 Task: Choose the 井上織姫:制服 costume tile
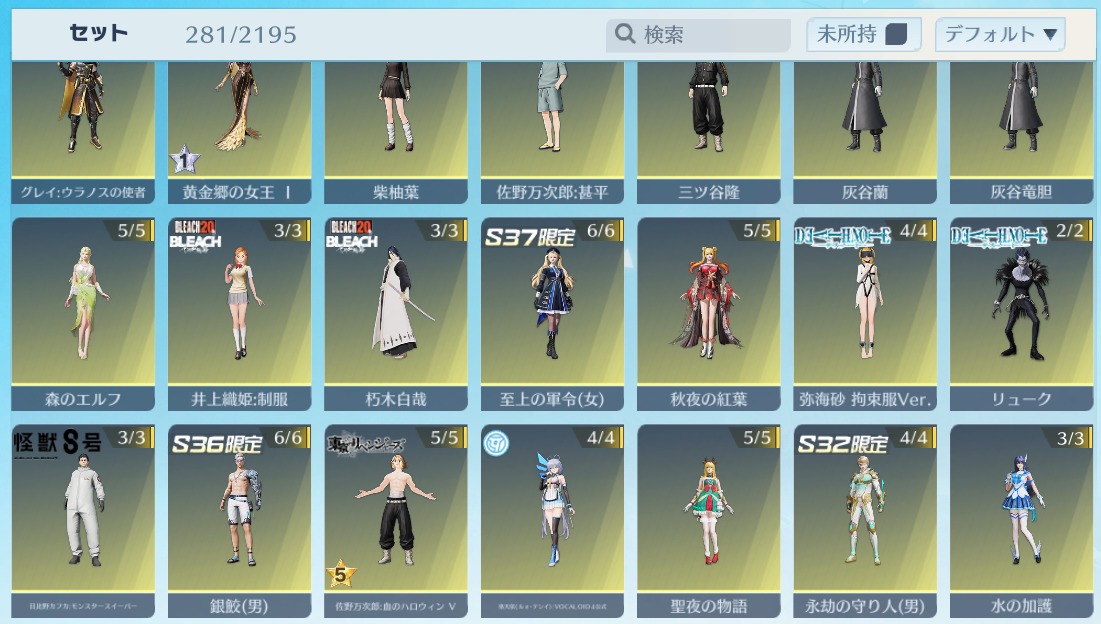coord(240,311)
